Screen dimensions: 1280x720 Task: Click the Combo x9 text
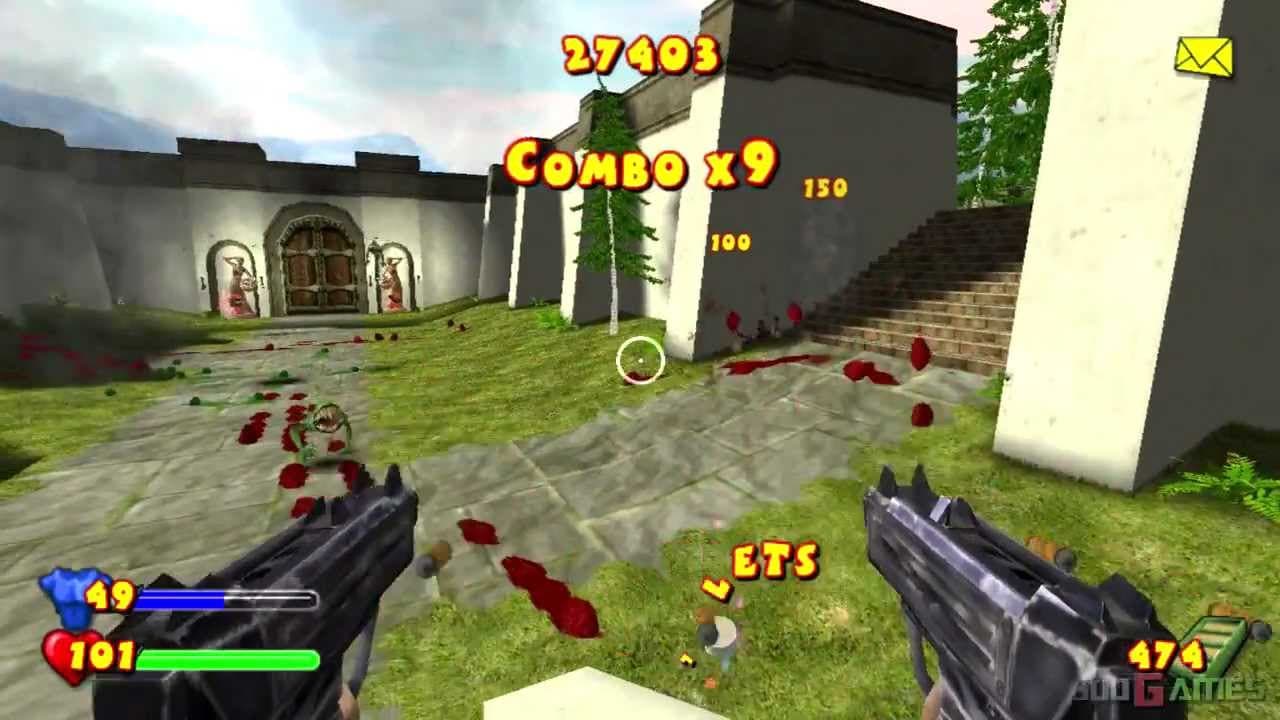click(641, 163)
